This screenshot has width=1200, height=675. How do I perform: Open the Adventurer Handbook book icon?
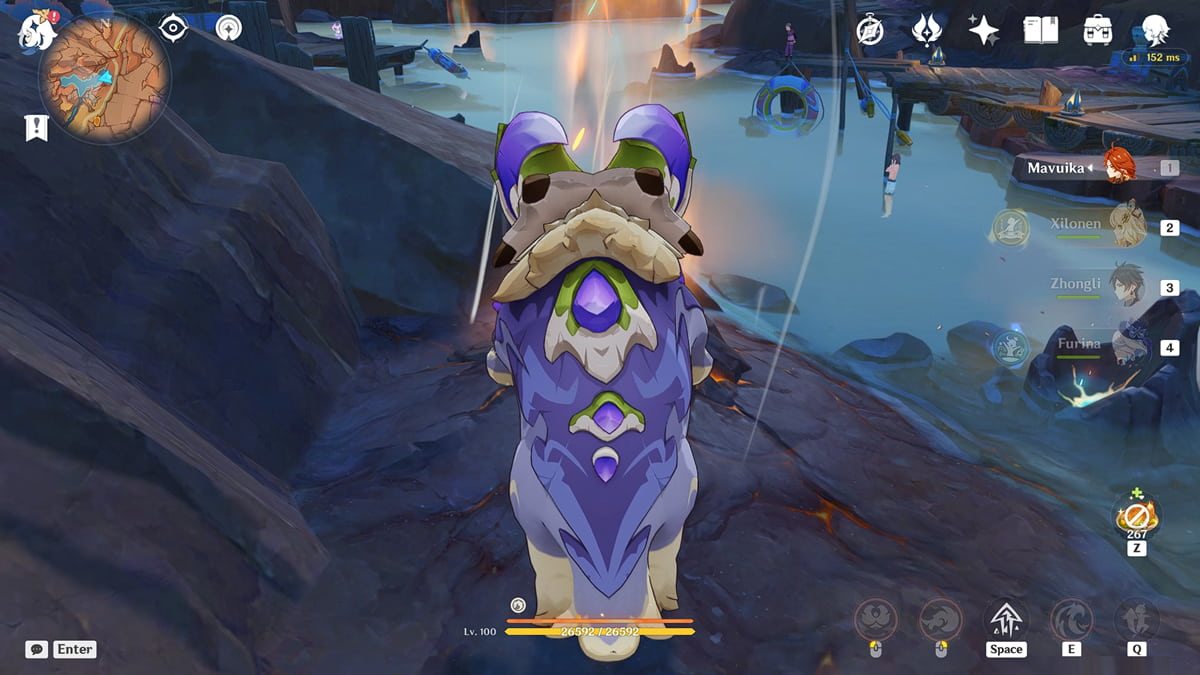pyautogui.click(x=1040, y=30)
